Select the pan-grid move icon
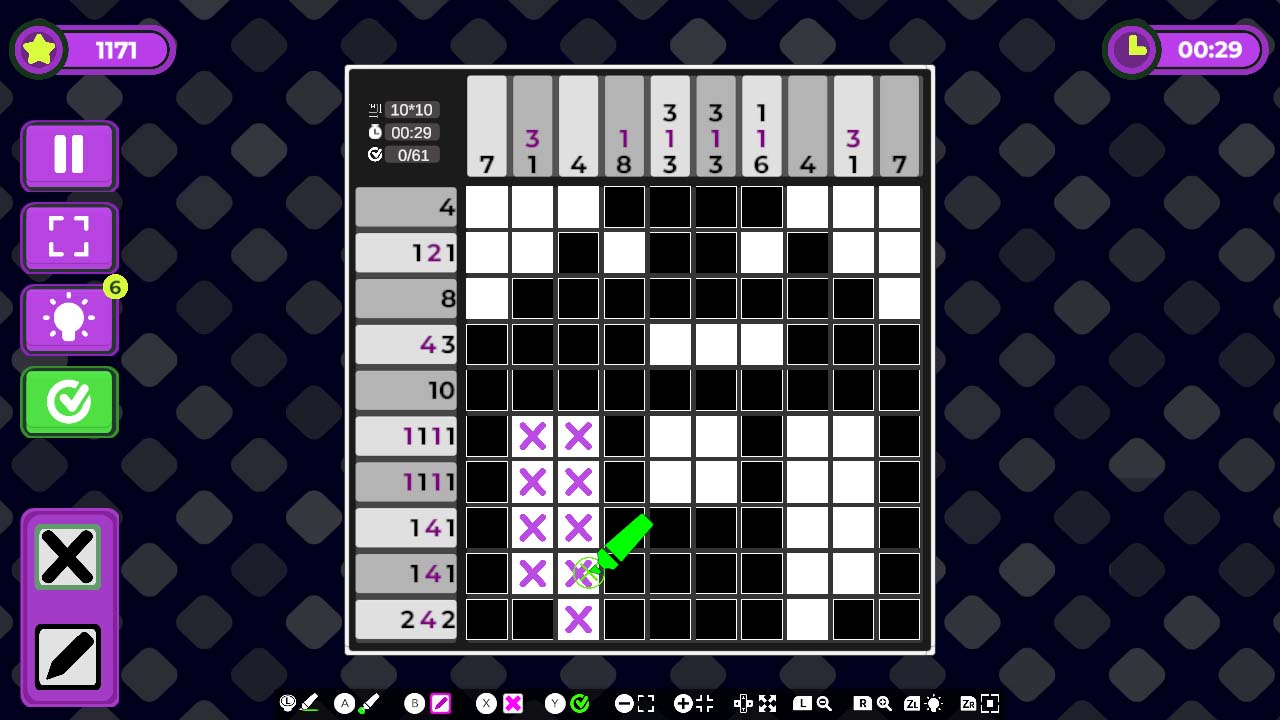This screenshot has width=1280, height=720. pos(742,703)
